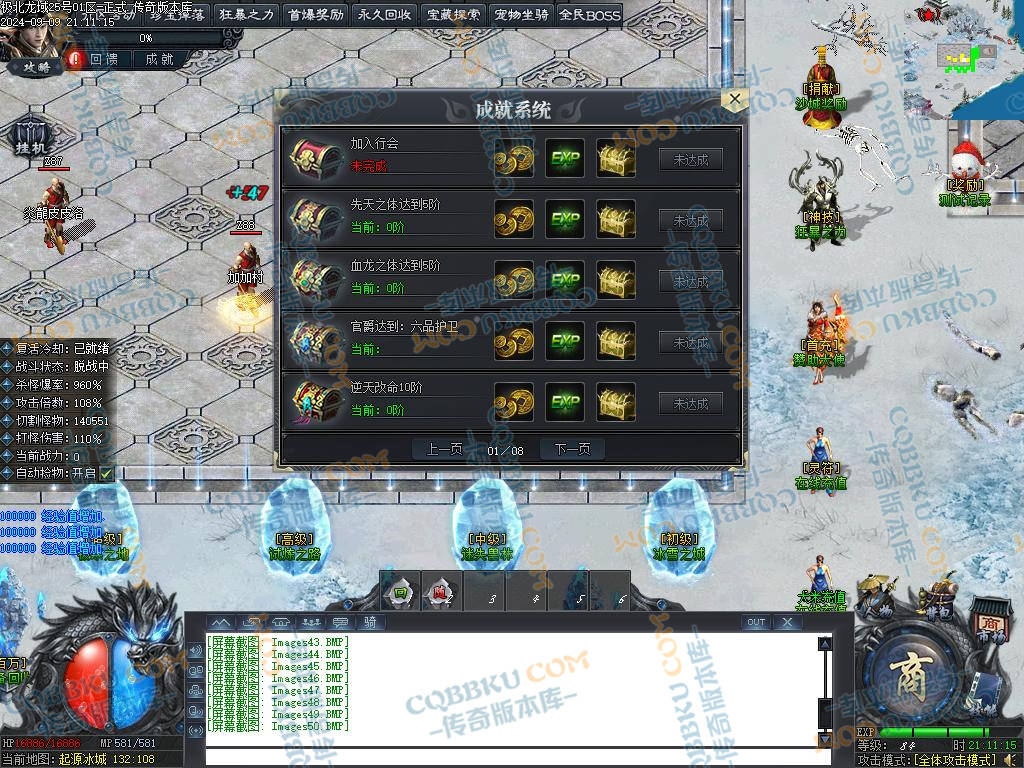
Task: Toggle the auto pickup checkbox
Action: tap(106, 473)
